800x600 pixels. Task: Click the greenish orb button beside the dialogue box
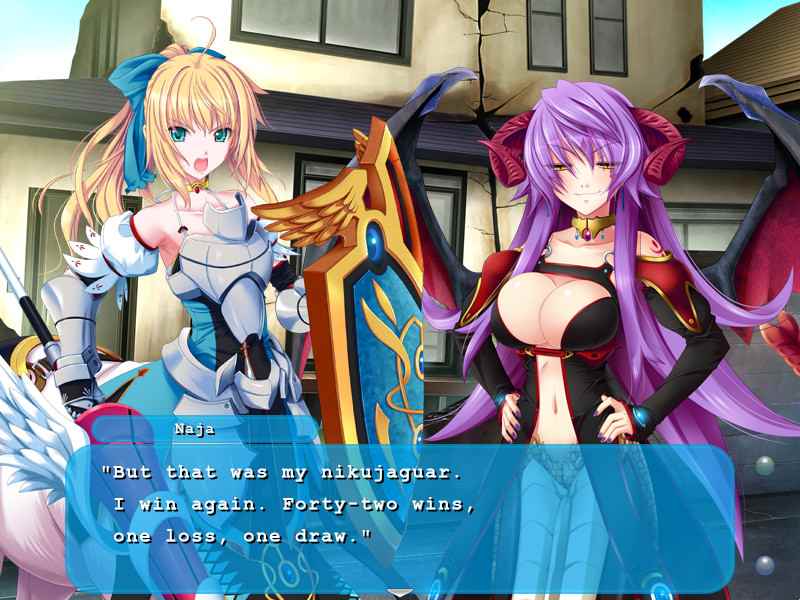764,465
